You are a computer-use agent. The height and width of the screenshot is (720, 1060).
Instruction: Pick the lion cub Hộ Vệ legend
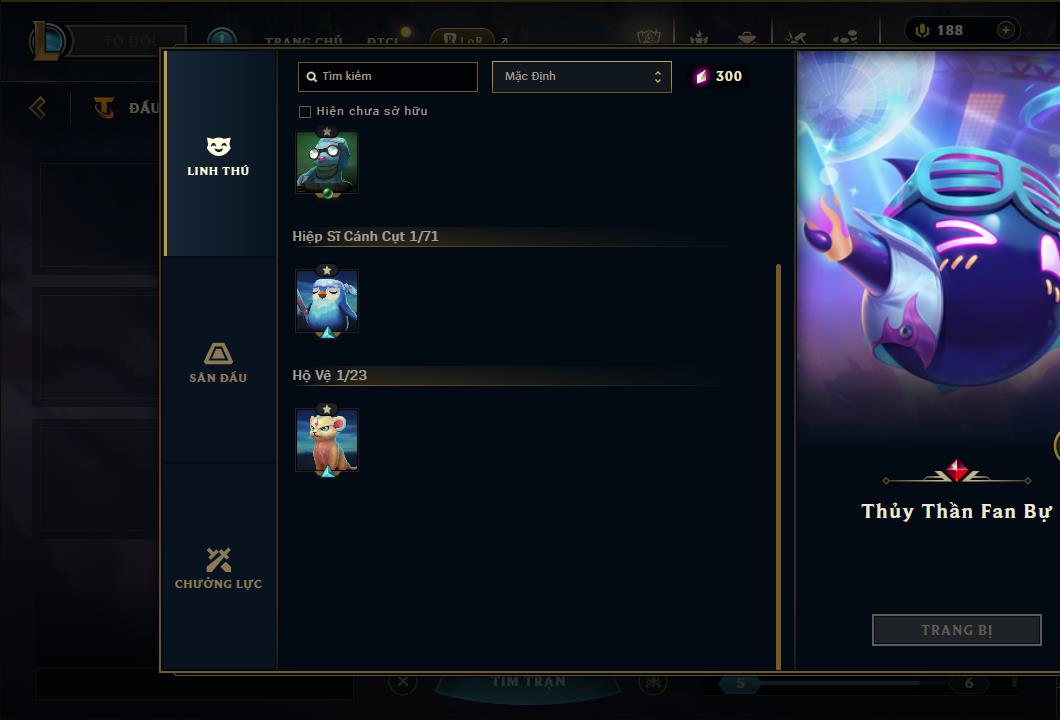pos(327,440)
